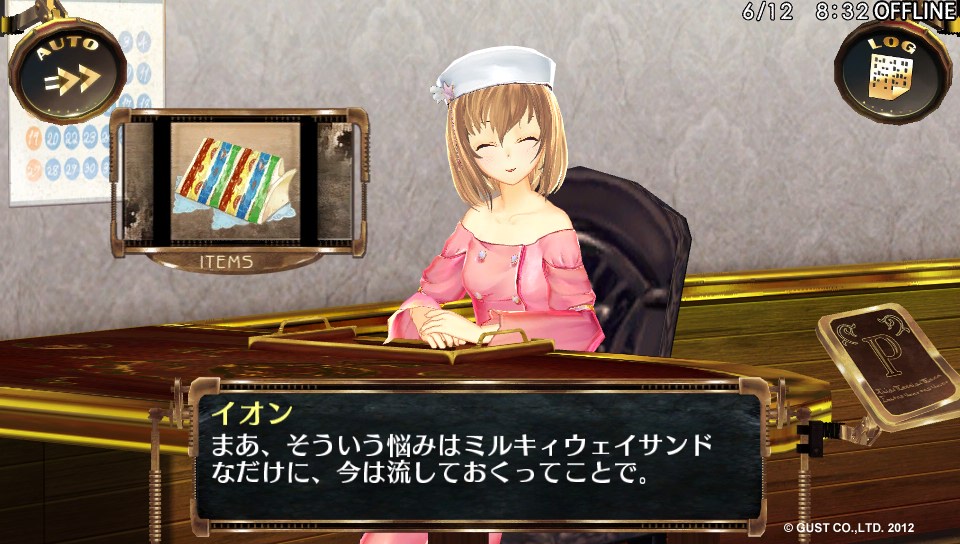
Task: Open the LOG dialogue history
Action: tap(892, 69)
